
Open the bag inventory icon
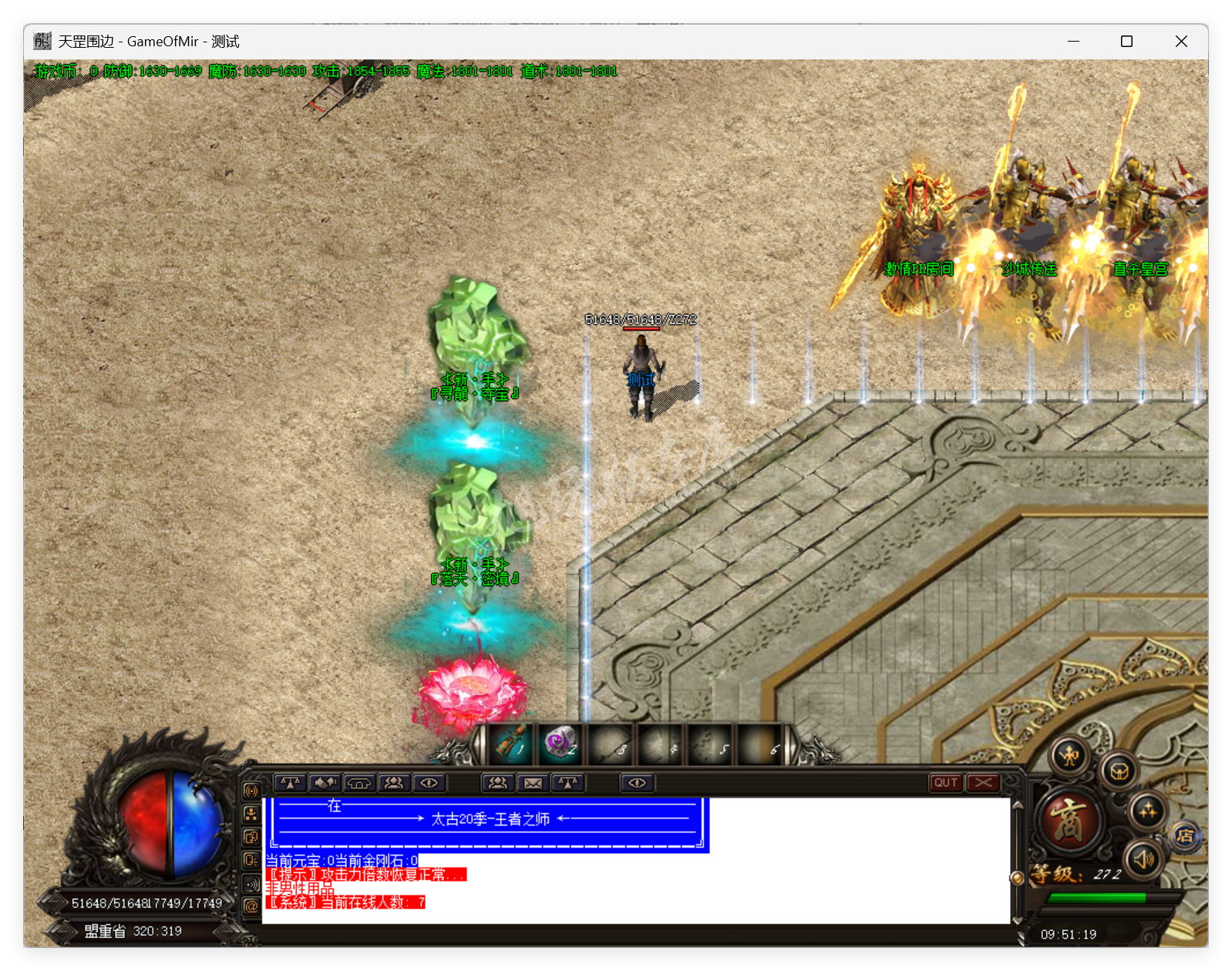click(x=1119, y=770)
